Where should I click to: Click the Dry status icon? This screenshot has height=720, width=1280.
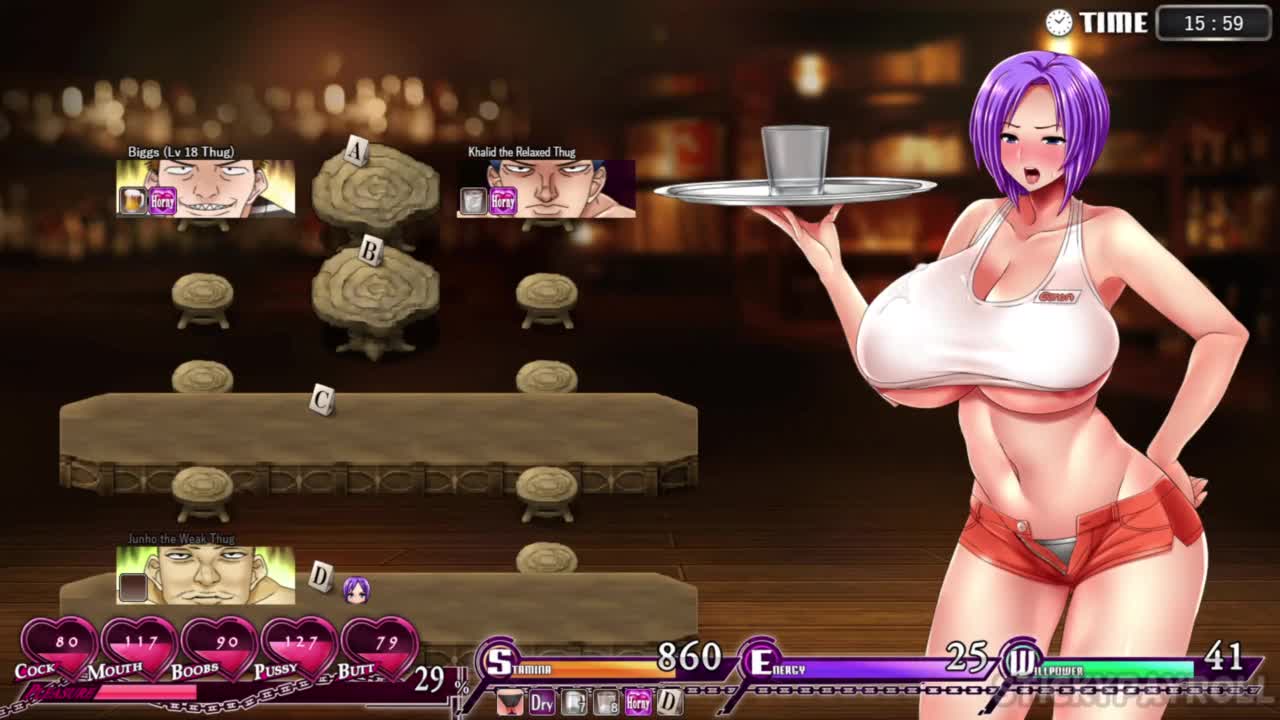coord(542,703)
